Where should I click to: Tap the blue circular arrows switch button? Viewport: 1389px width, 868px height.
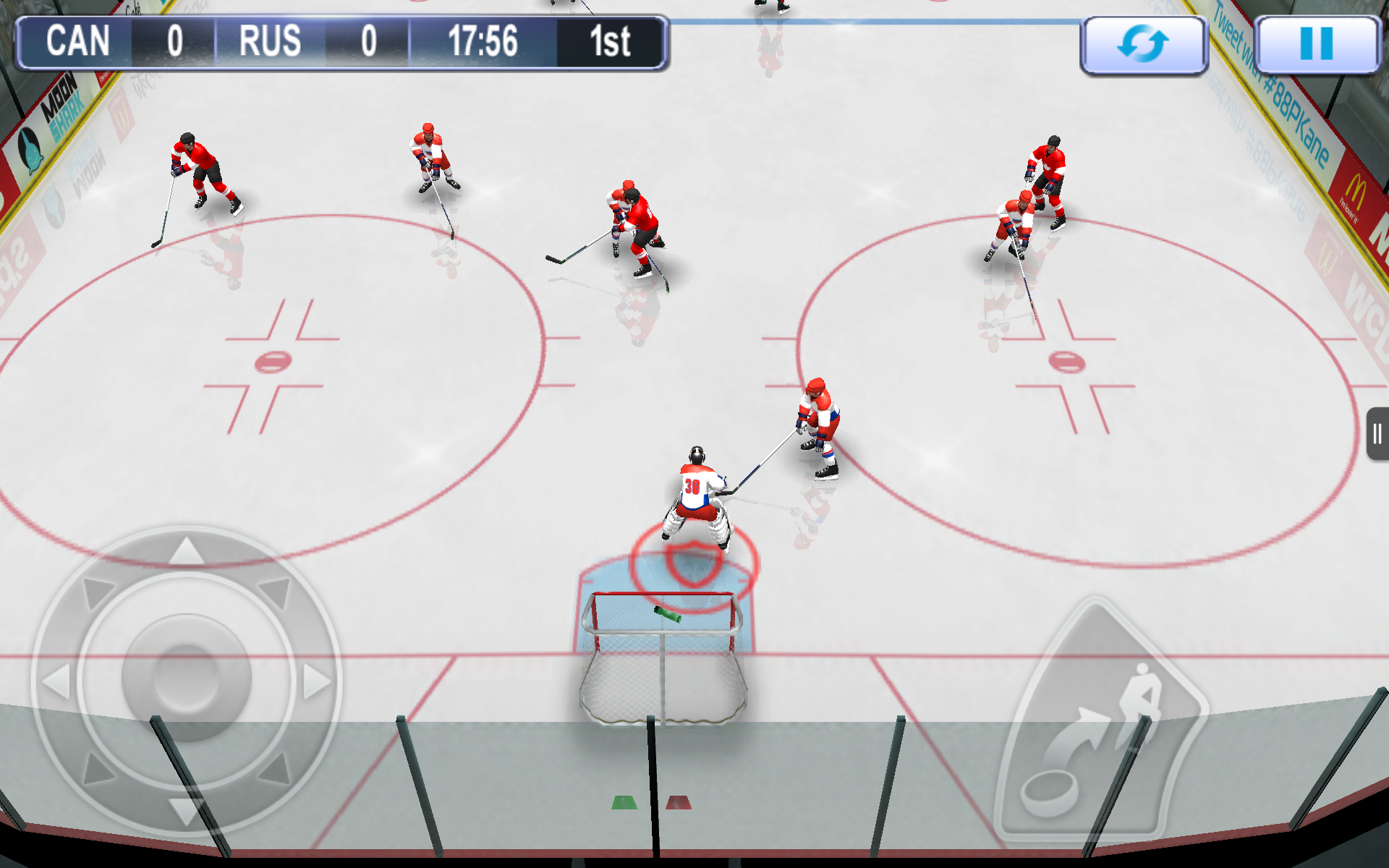click(x=1143, y=45)
